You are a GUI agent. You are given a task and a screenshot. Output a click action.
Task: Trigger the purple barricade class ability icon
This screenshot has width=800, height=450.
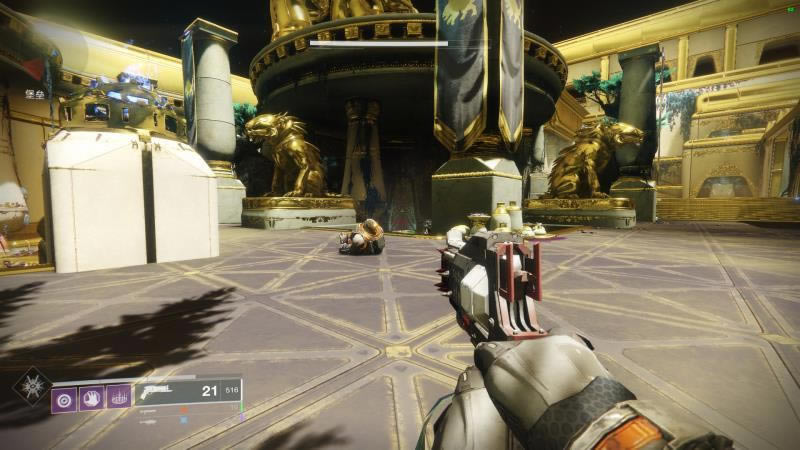(118, 397)
